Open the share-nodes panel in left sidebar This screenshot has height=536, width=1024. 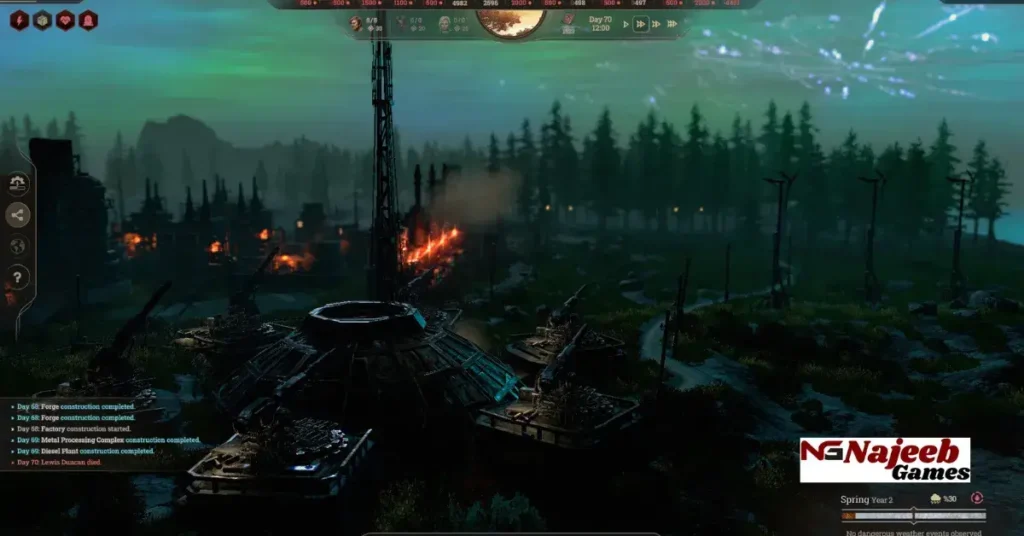18,215
